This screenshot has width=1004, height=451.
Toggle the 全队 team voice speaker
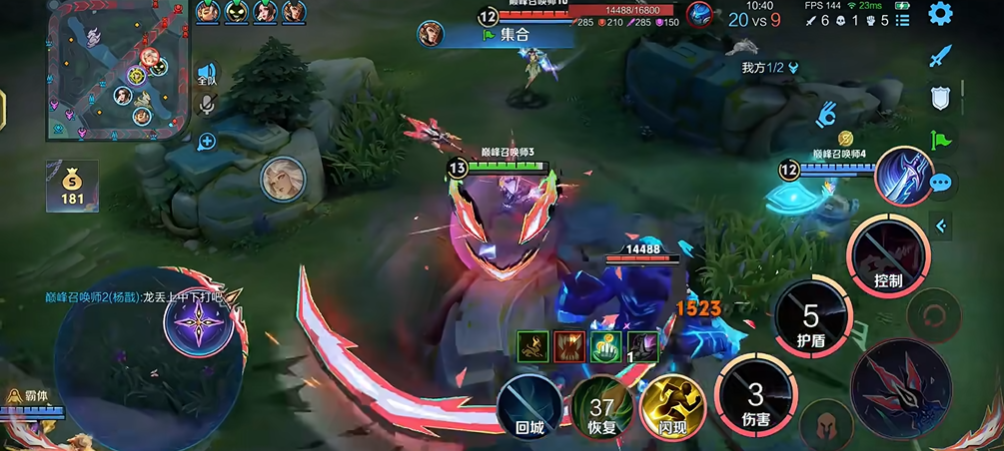click(x=207, y=75)
